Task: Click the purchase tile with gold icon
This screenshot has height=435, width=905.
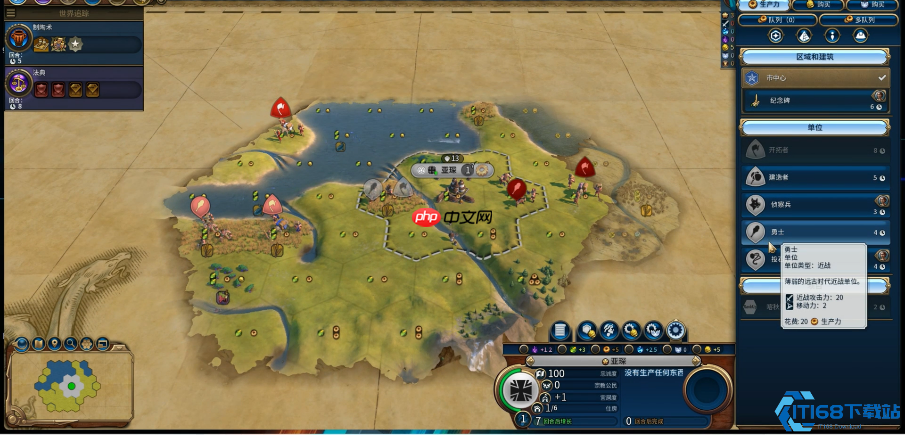Action: coord(587,330)
